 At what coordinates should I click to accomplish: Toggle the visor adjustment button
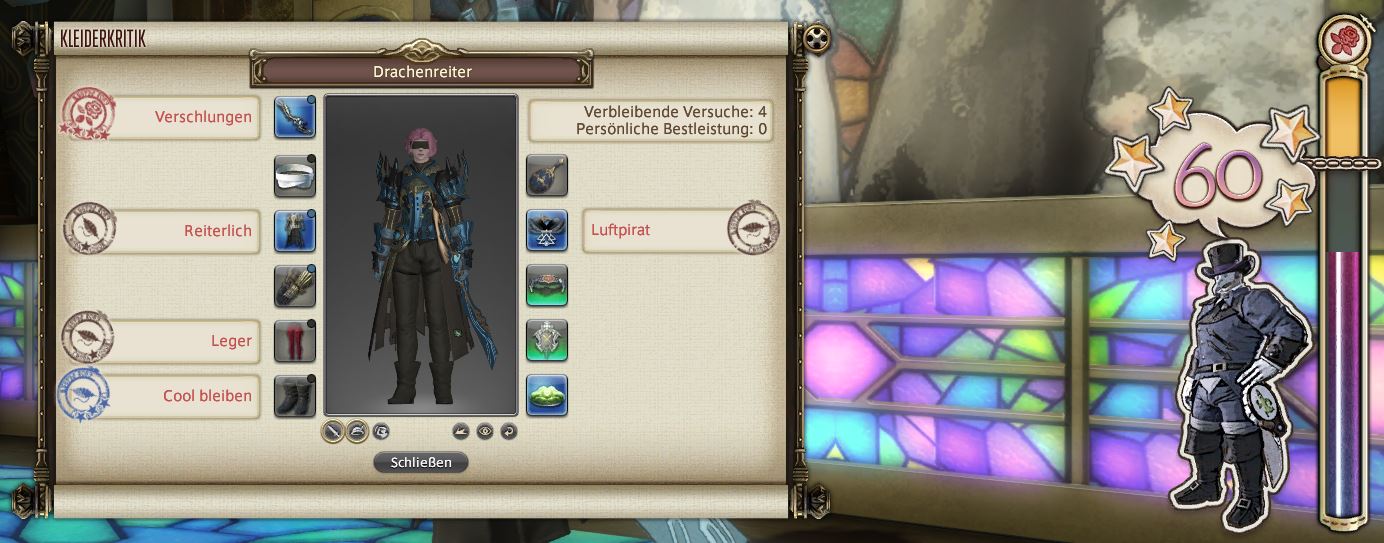point(381,432)
